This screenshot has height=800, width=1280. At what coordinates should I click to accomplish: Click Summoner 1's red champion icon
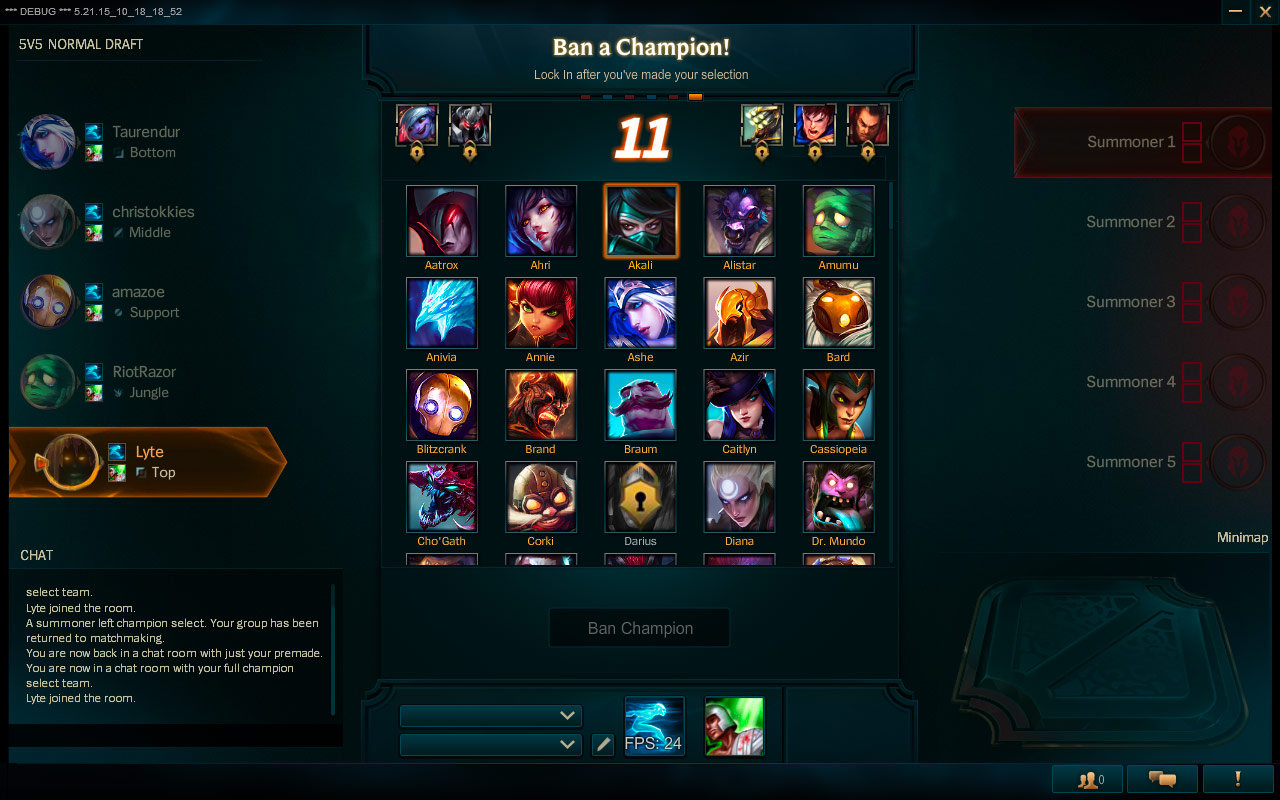(x=1237, y=142)
